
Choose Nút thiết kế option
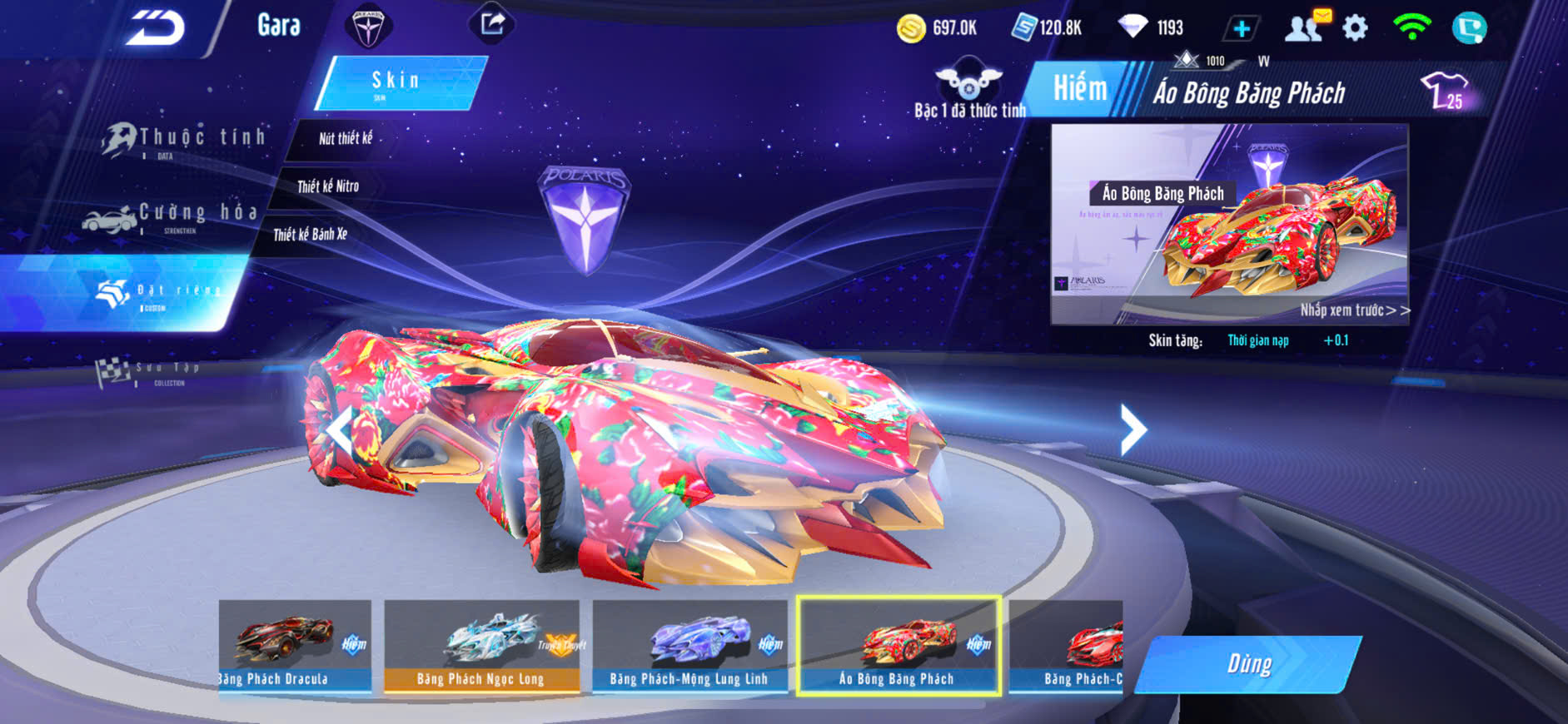click(346, 139)
